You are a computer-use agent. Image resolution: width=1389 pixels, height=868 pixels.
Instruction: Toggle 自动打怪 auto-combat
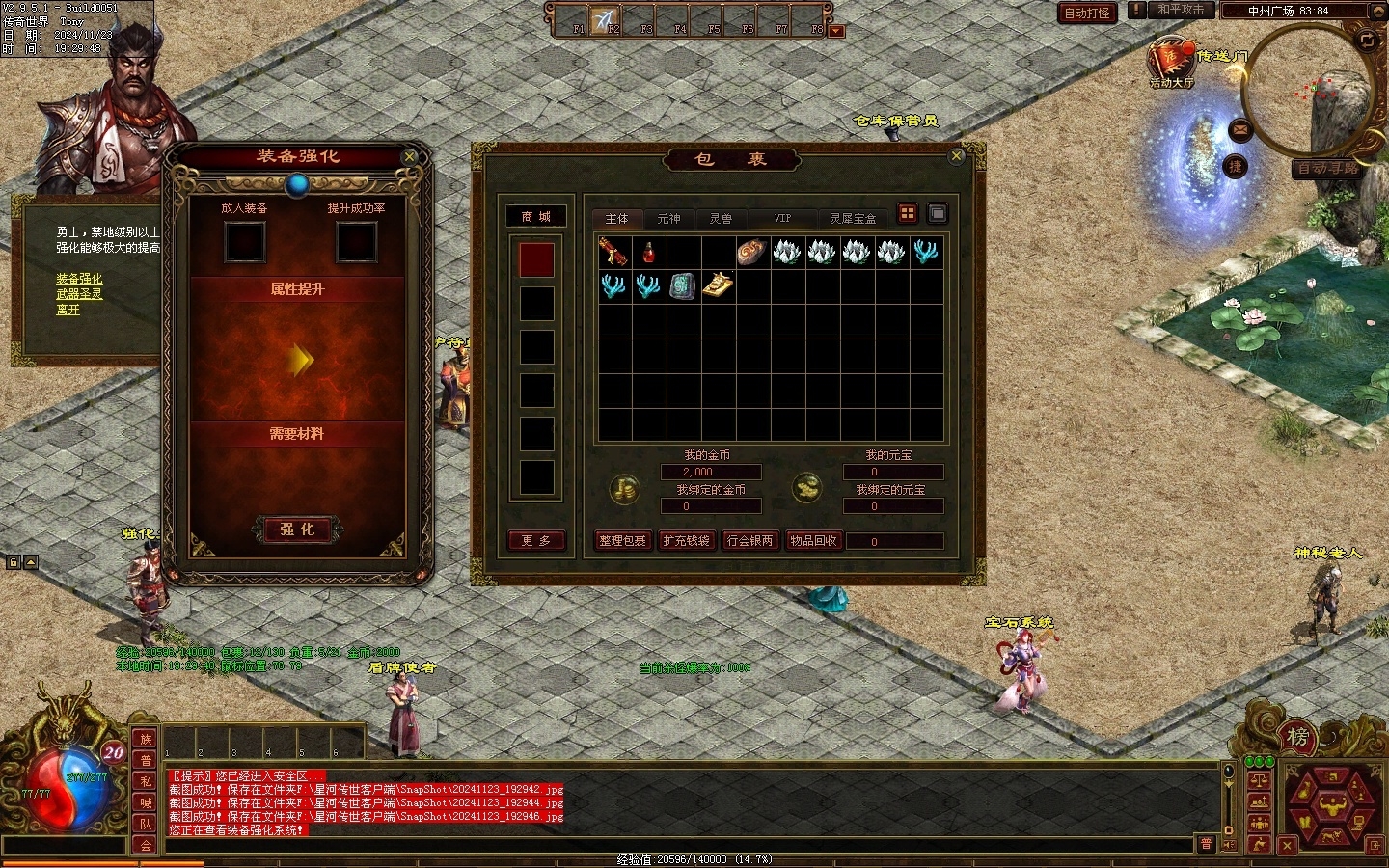click(x=1087, y=13)
